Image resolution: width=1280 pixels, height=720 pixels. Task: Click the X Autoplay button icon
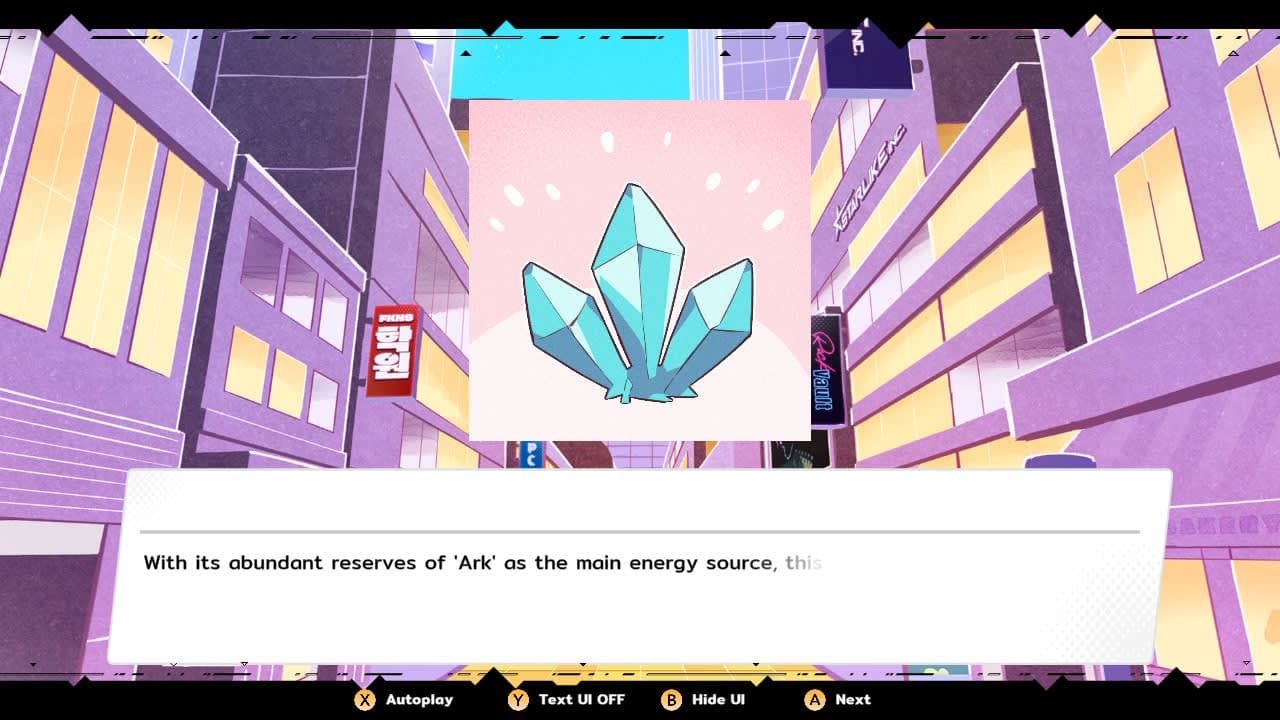tap(364, 700)
